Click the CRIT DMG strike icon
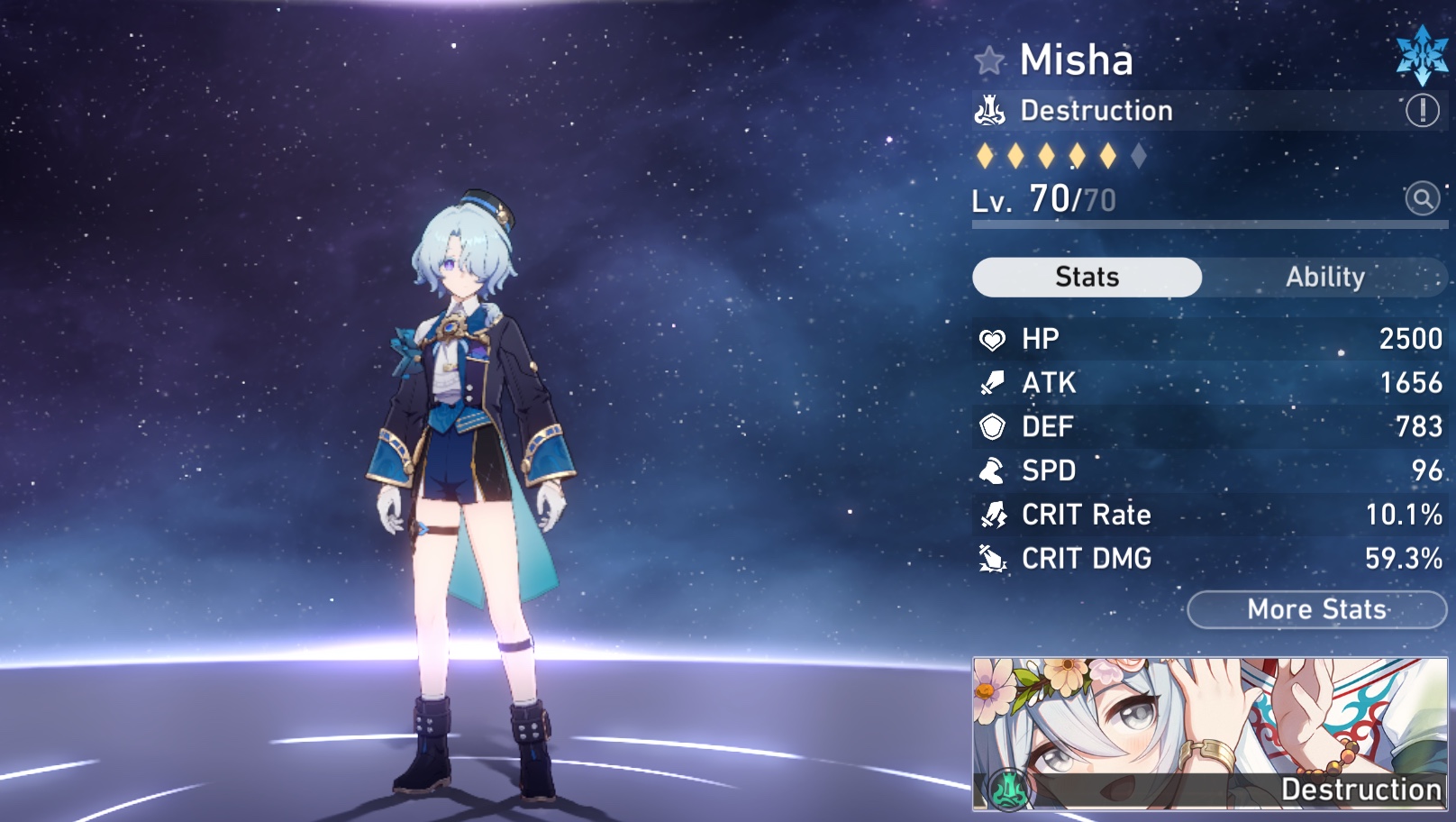This screenshot has height=822, width=1456. pyautogui.click(x=992, y=560)
